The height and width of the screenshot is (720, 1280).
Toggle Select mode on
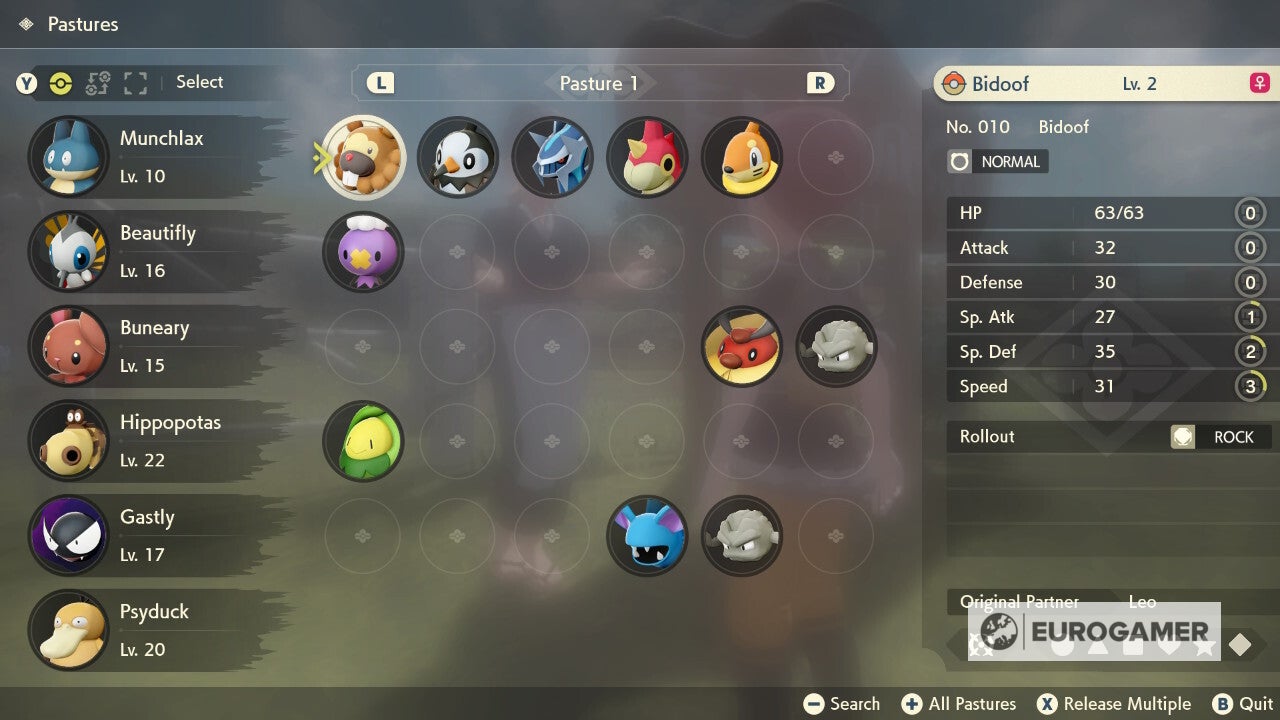[199, 83]
